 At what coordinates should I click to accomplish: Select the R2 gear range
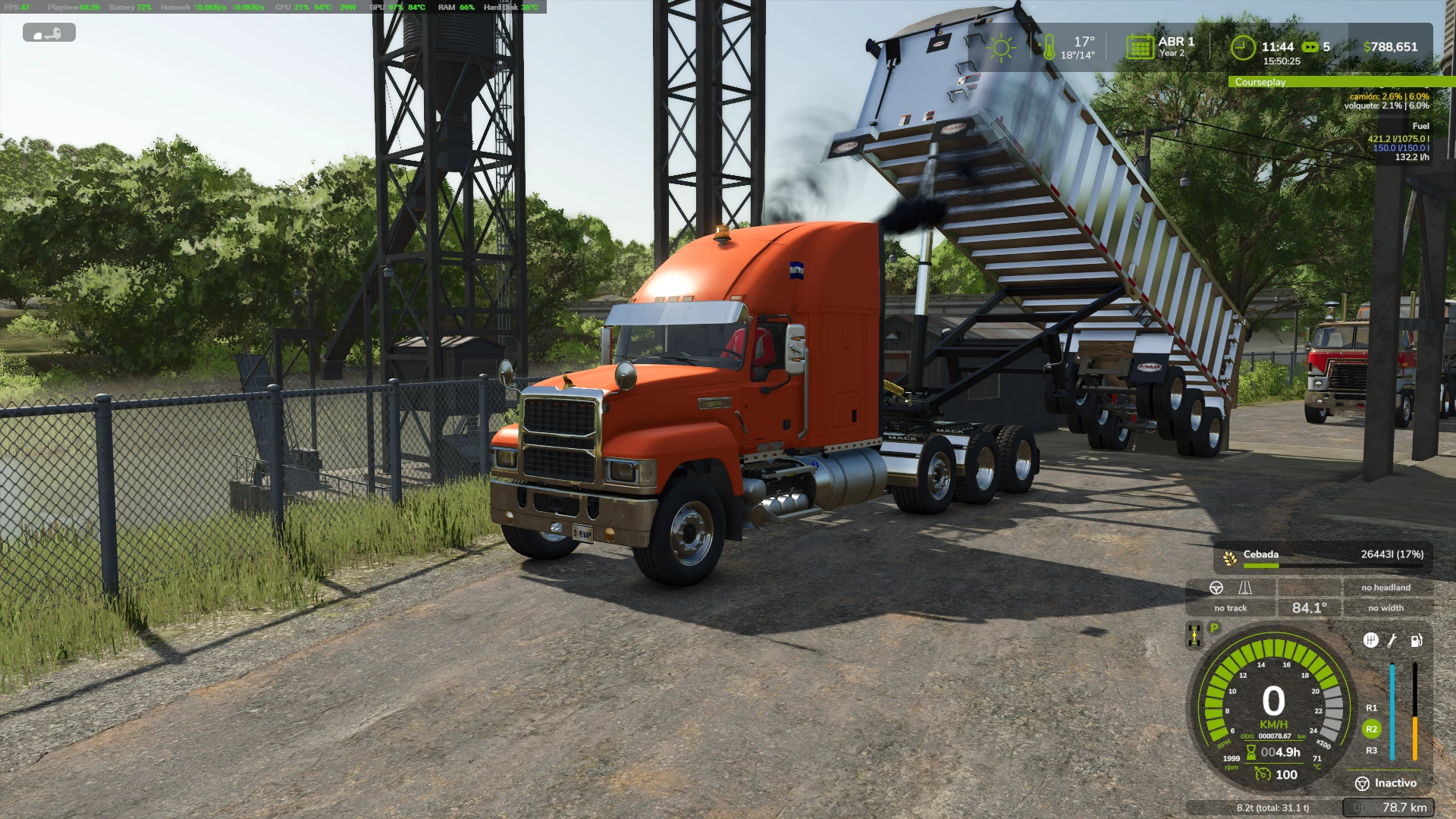click(1371, 730)
